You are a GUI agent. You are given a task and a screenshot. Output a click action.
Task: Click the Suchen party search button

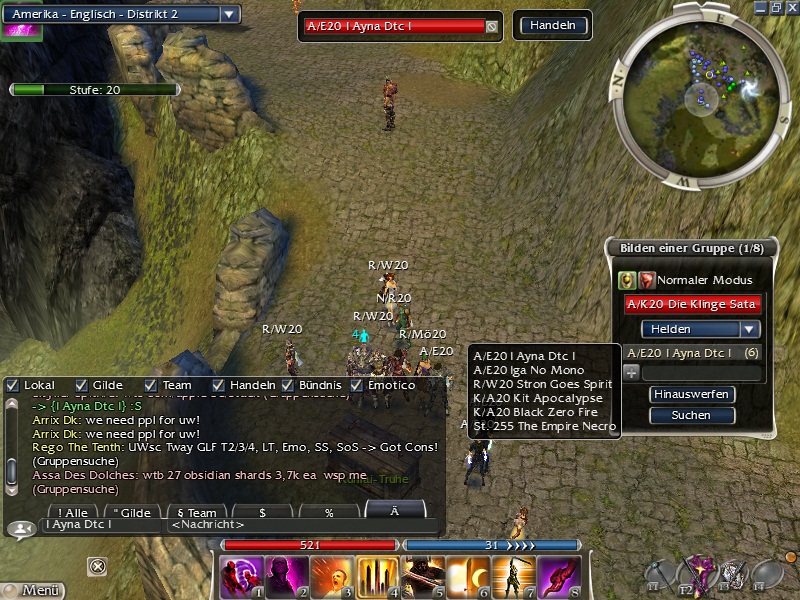point(692,415)
